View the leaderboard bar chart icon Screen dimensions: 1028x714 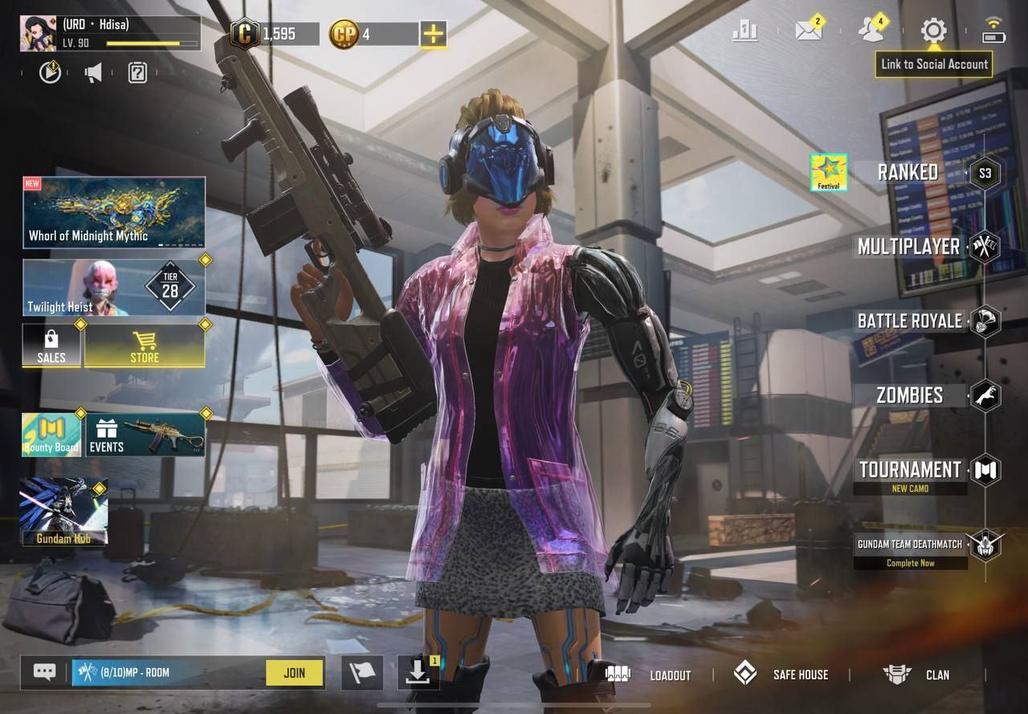745,31
